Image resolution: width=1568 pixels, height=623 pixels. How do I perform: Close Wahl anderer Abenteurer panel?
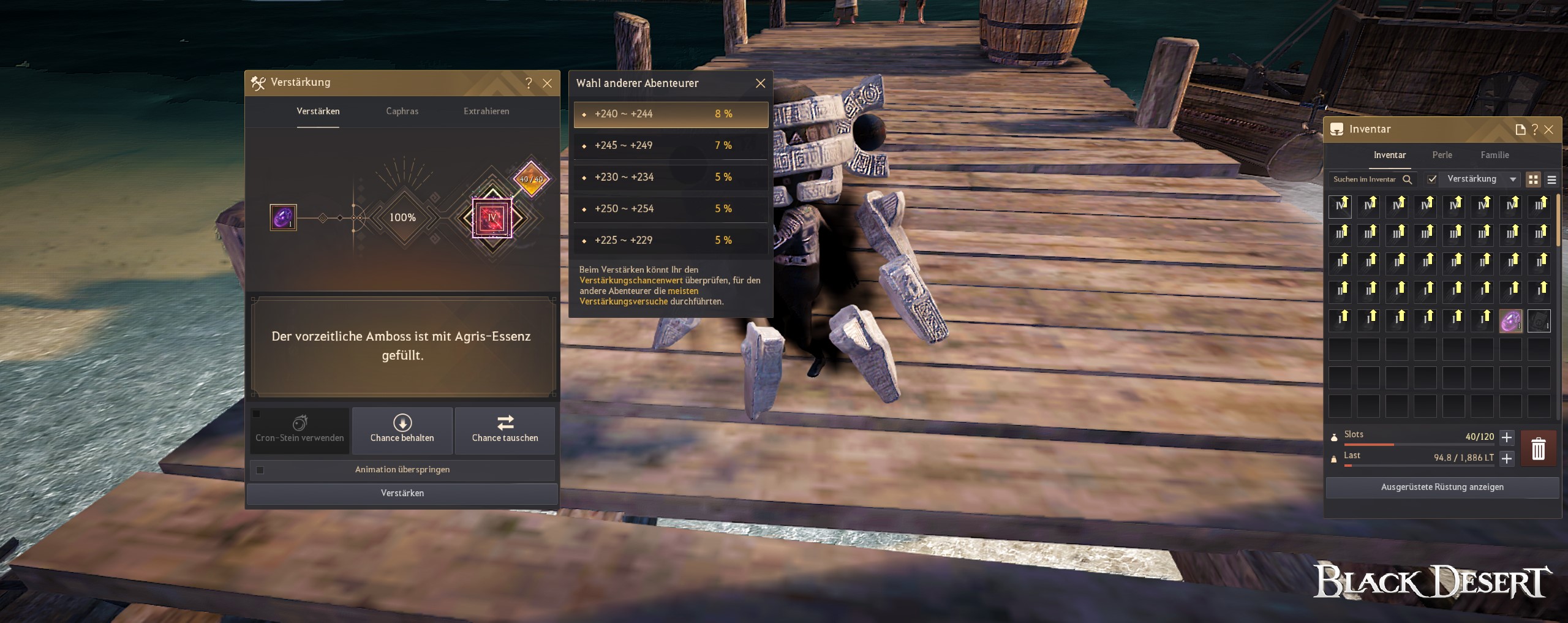pos(760,83)
